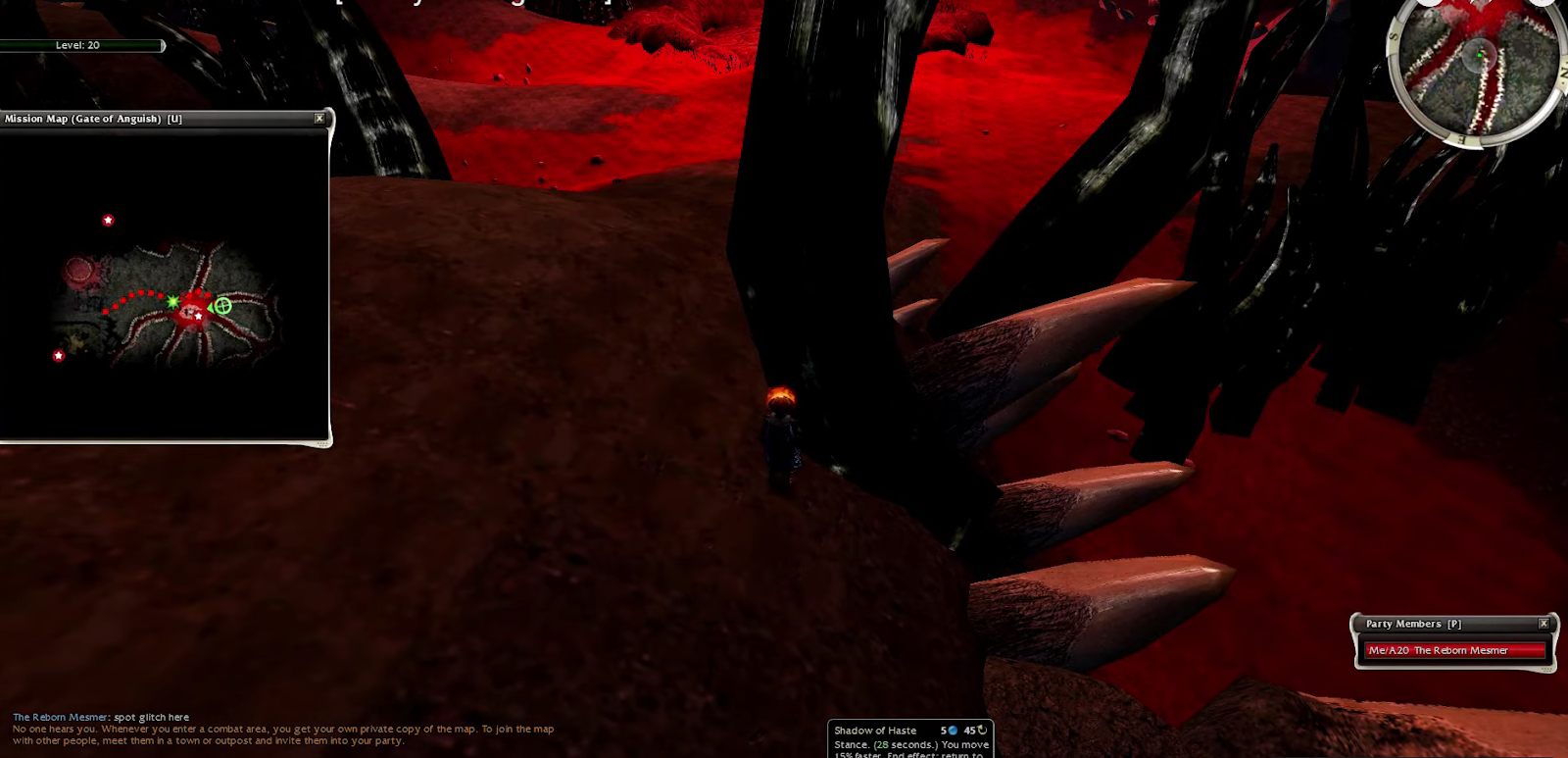Click The Reborn Mesmer name in chat
The image size is (1568, 758).
(x=61, y=717)
